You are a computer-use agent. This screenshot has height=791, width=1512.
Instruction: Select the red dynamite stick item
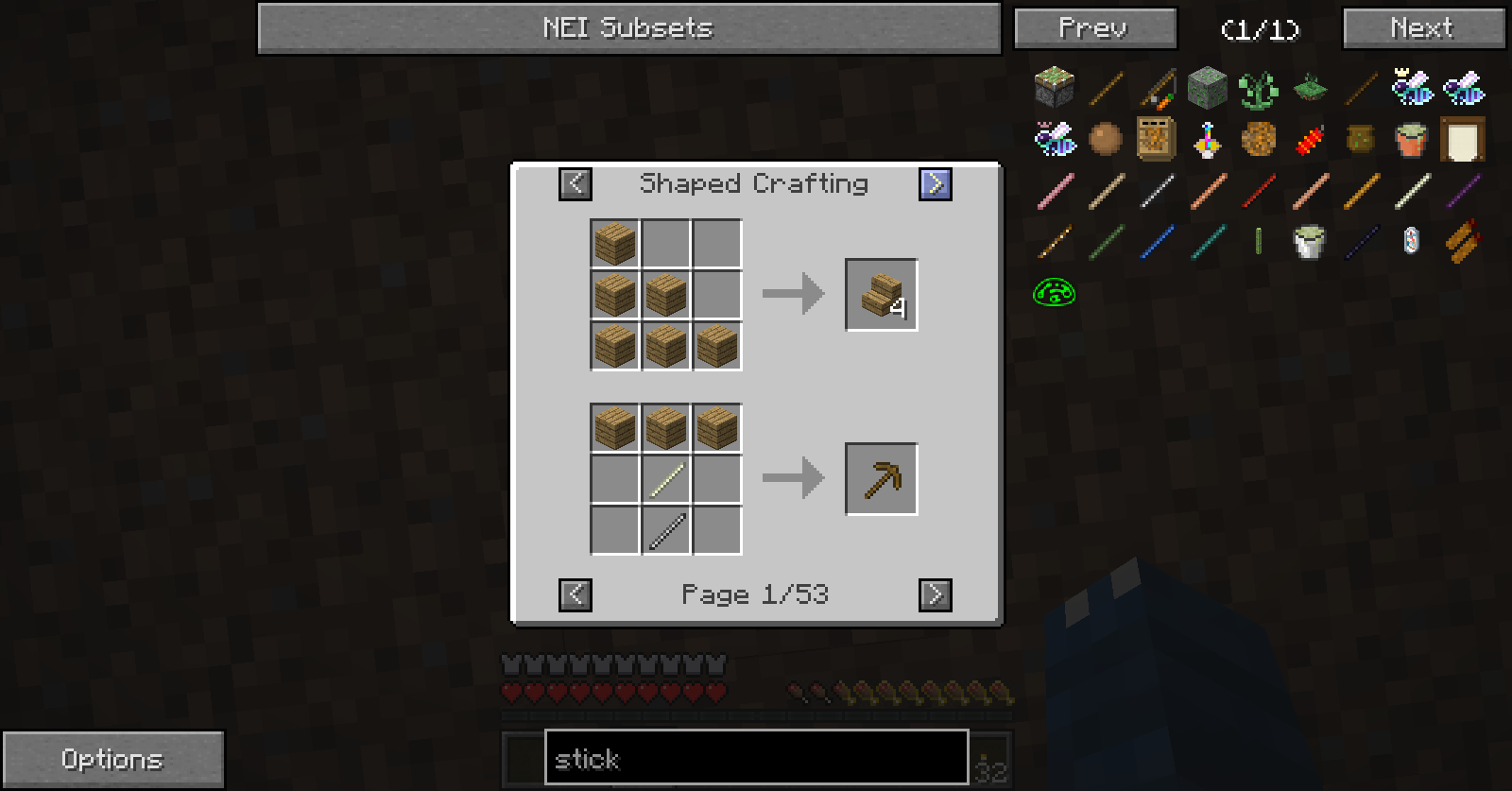[x=1309, y=140]
